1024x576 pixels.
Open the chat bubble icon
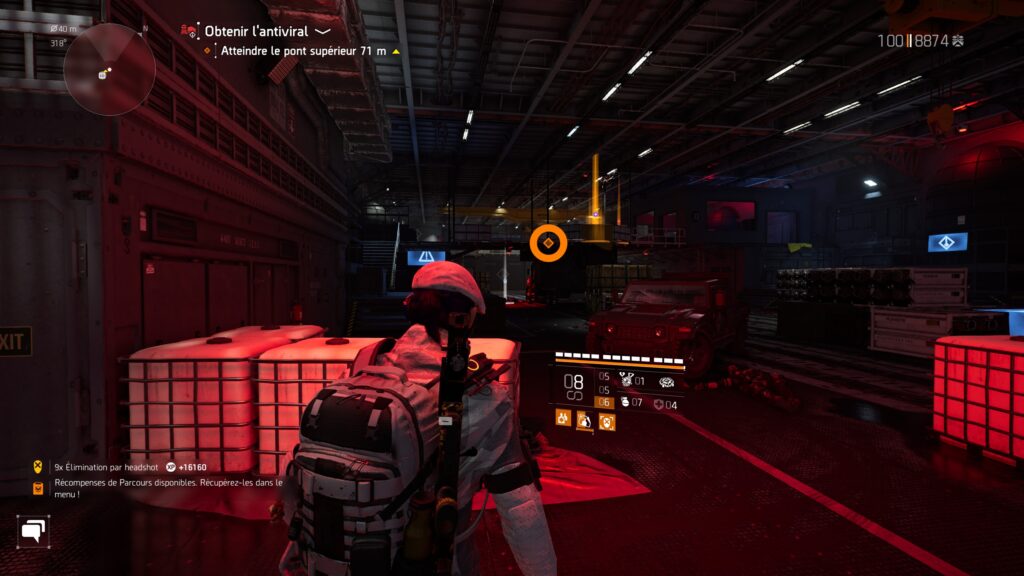point(33,530)
